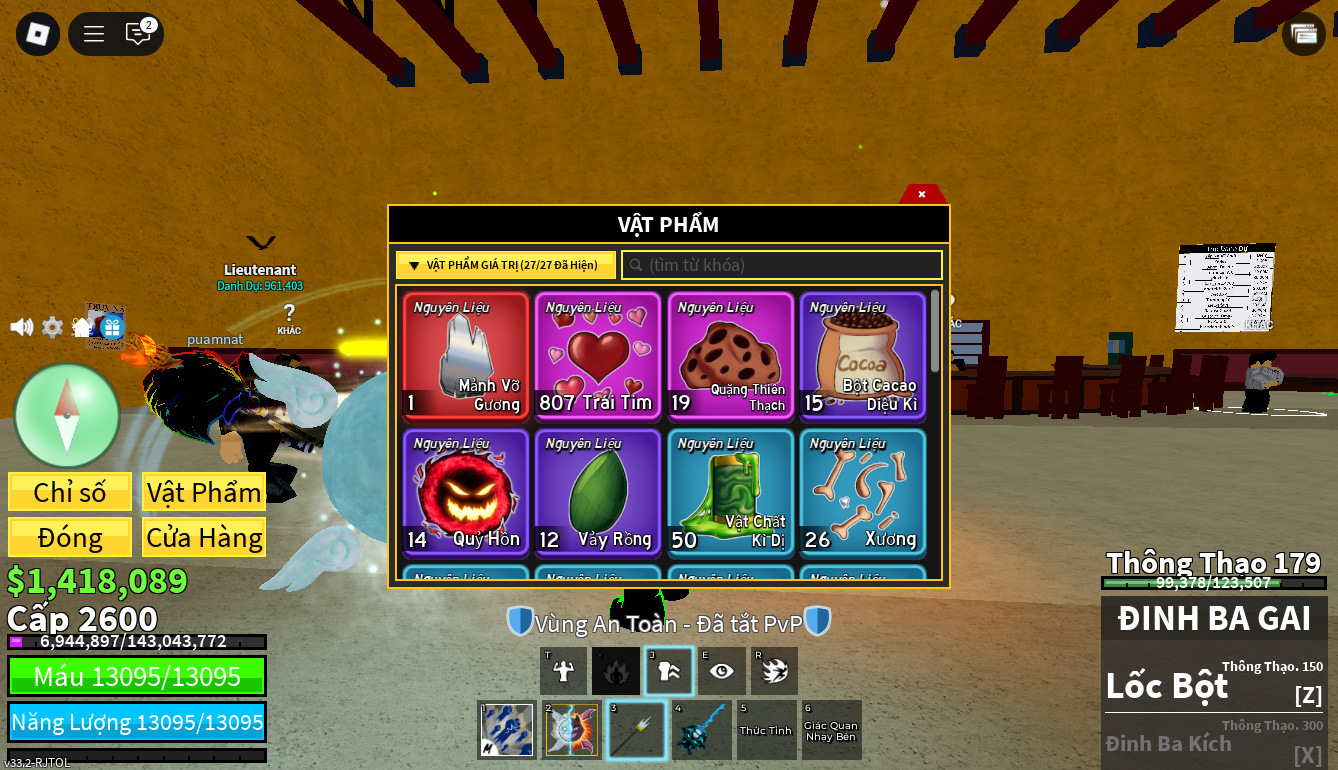Screen dimensions: 1338x770
Task: Focus the inventory keyword search box
Action: 782,265
